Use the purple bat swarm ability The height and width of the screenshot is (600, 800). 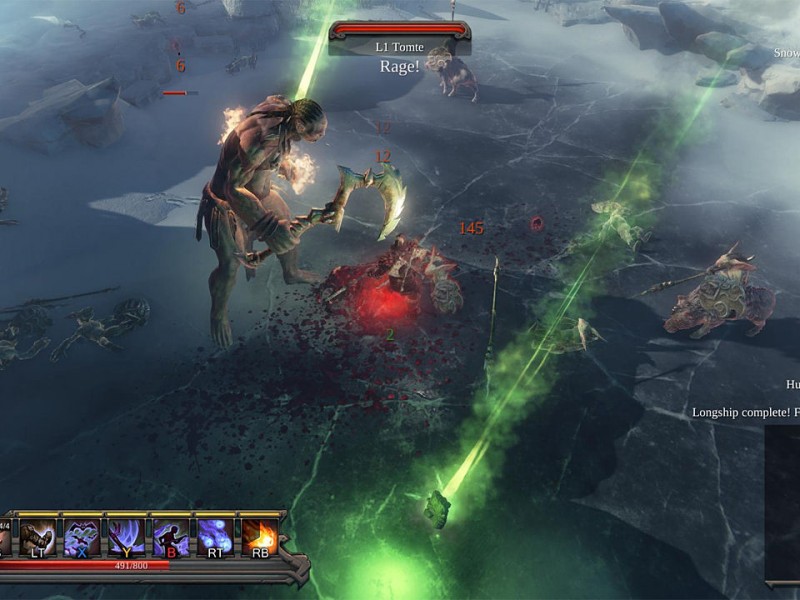82,537
